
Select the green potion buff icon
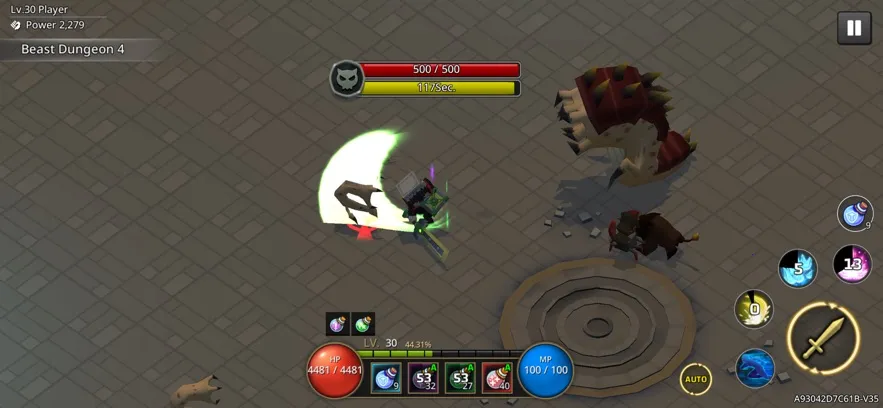click(x=363, y=323)
